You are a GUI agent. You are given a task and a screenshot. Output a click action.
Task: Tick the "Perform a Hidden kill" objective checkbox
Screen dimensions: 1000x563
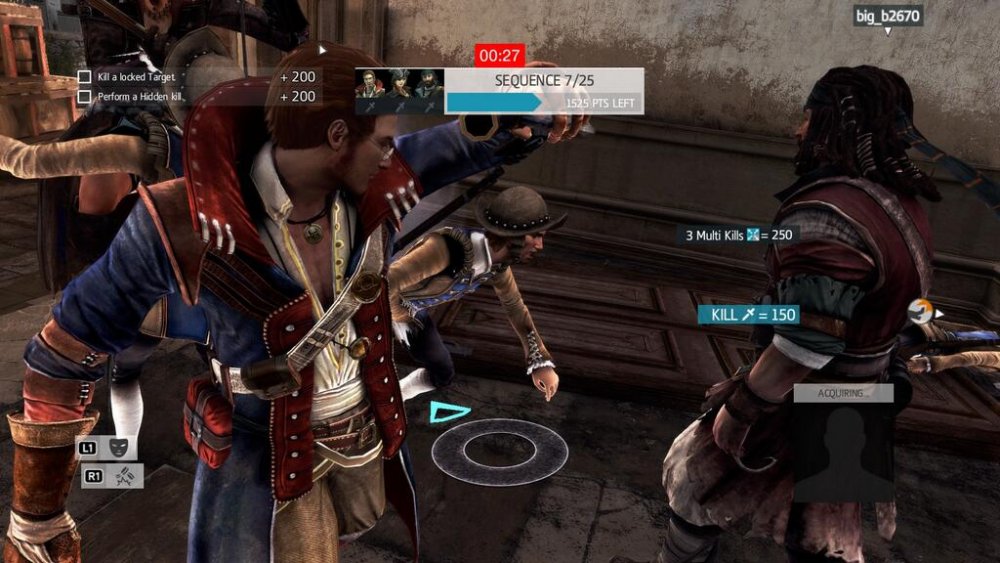click(85, 97)
